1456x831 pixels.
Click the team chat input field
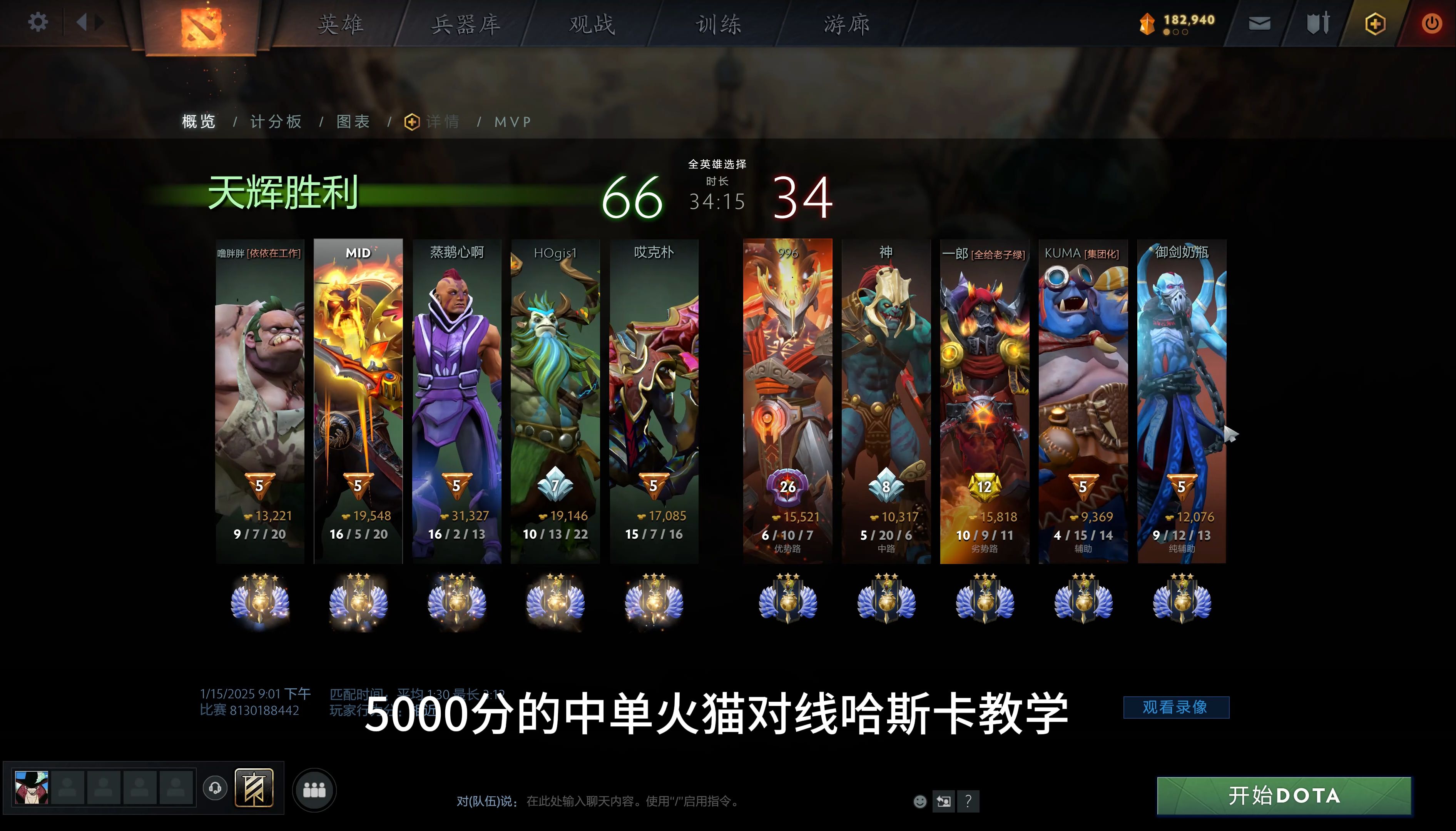tap(657, 801)
